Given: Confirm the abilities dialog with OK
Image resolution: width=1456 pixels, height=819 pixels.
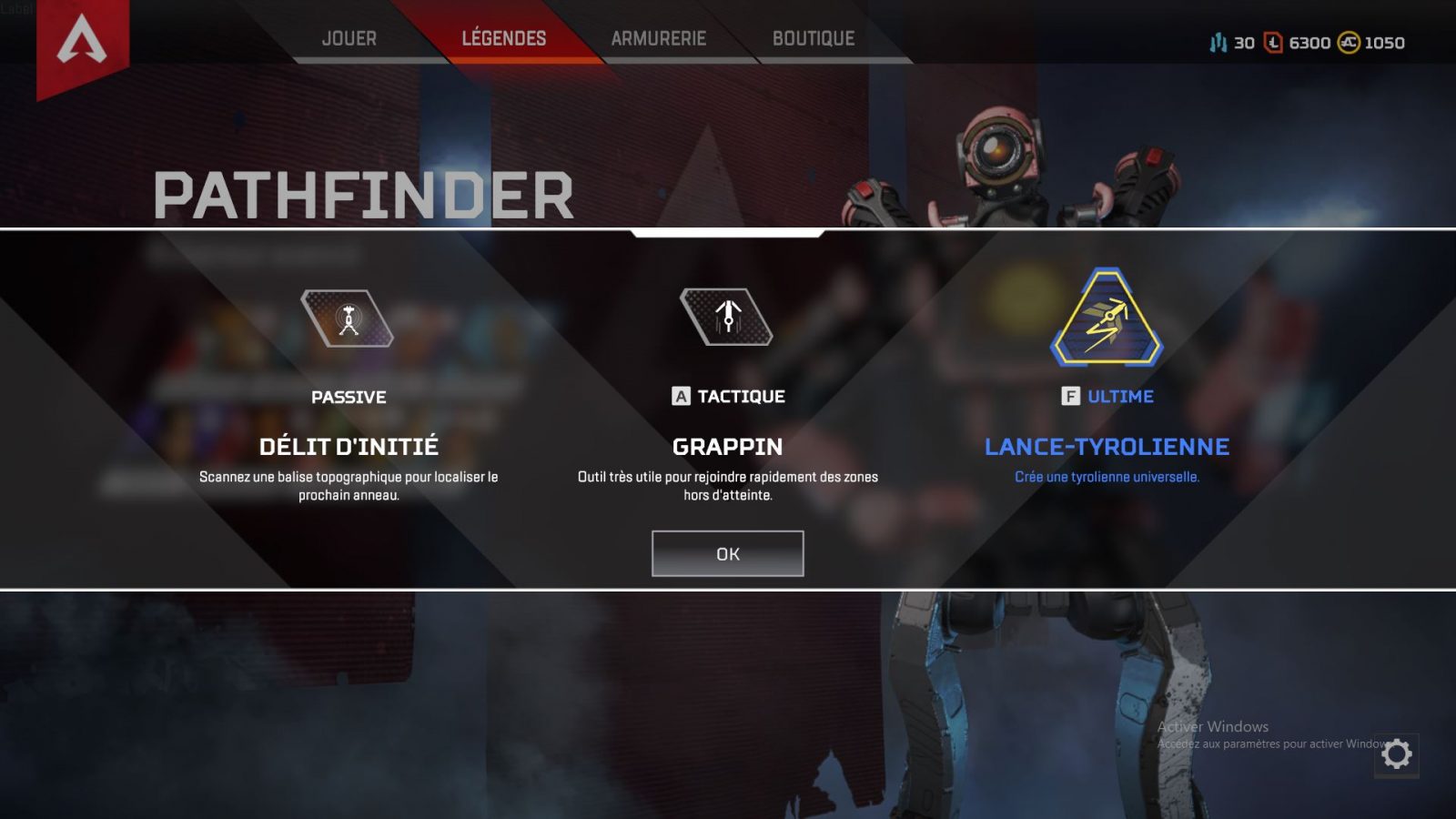Looking at the screenshot, I should click(727, 553).
